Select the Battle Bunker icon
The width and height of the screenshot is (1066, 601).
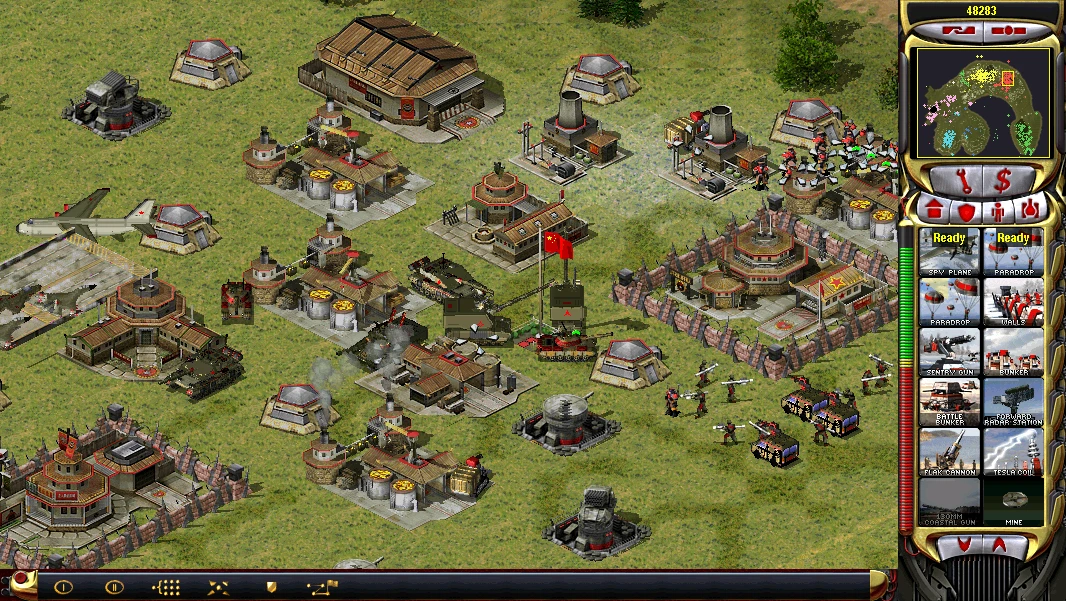click(950, 401)
